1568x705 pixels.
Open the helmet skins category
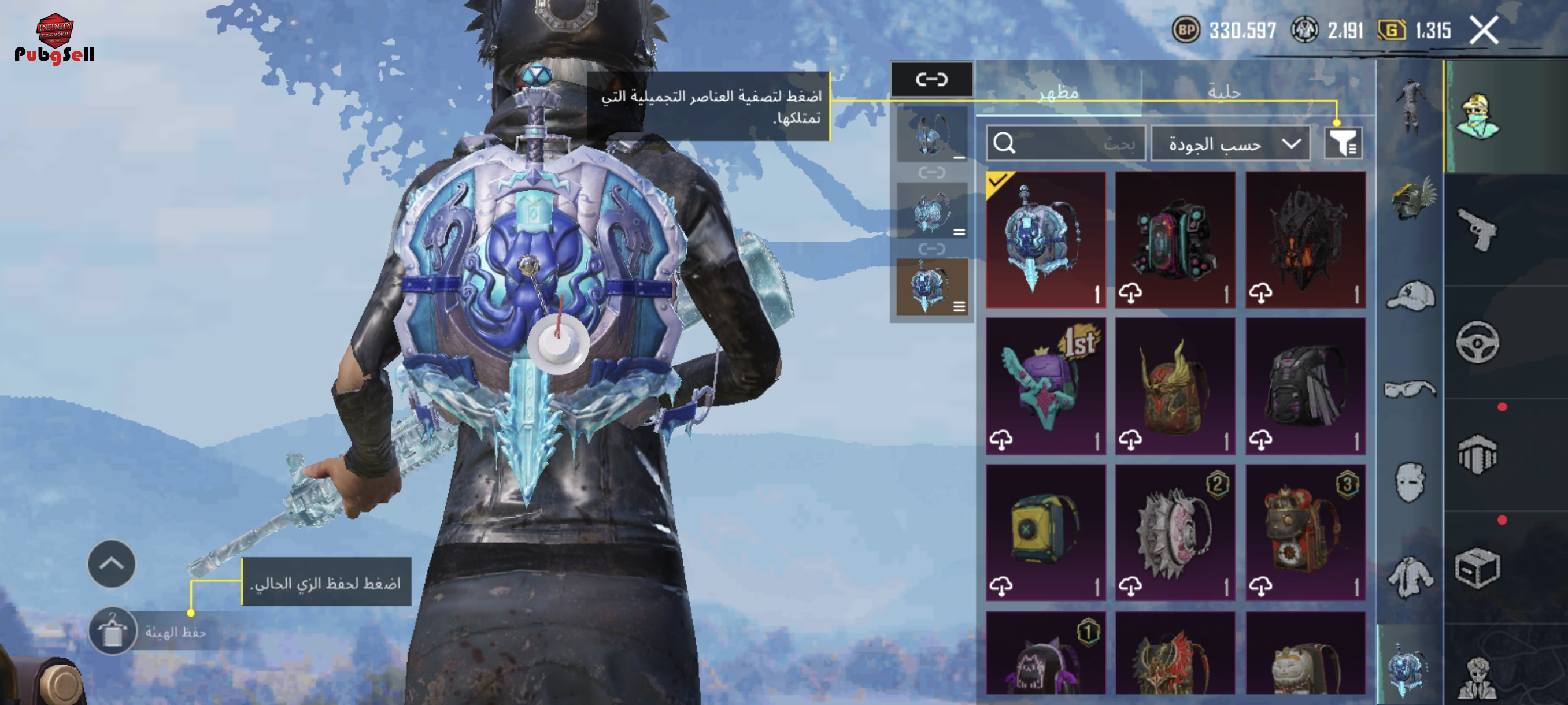pos(1411,199)
